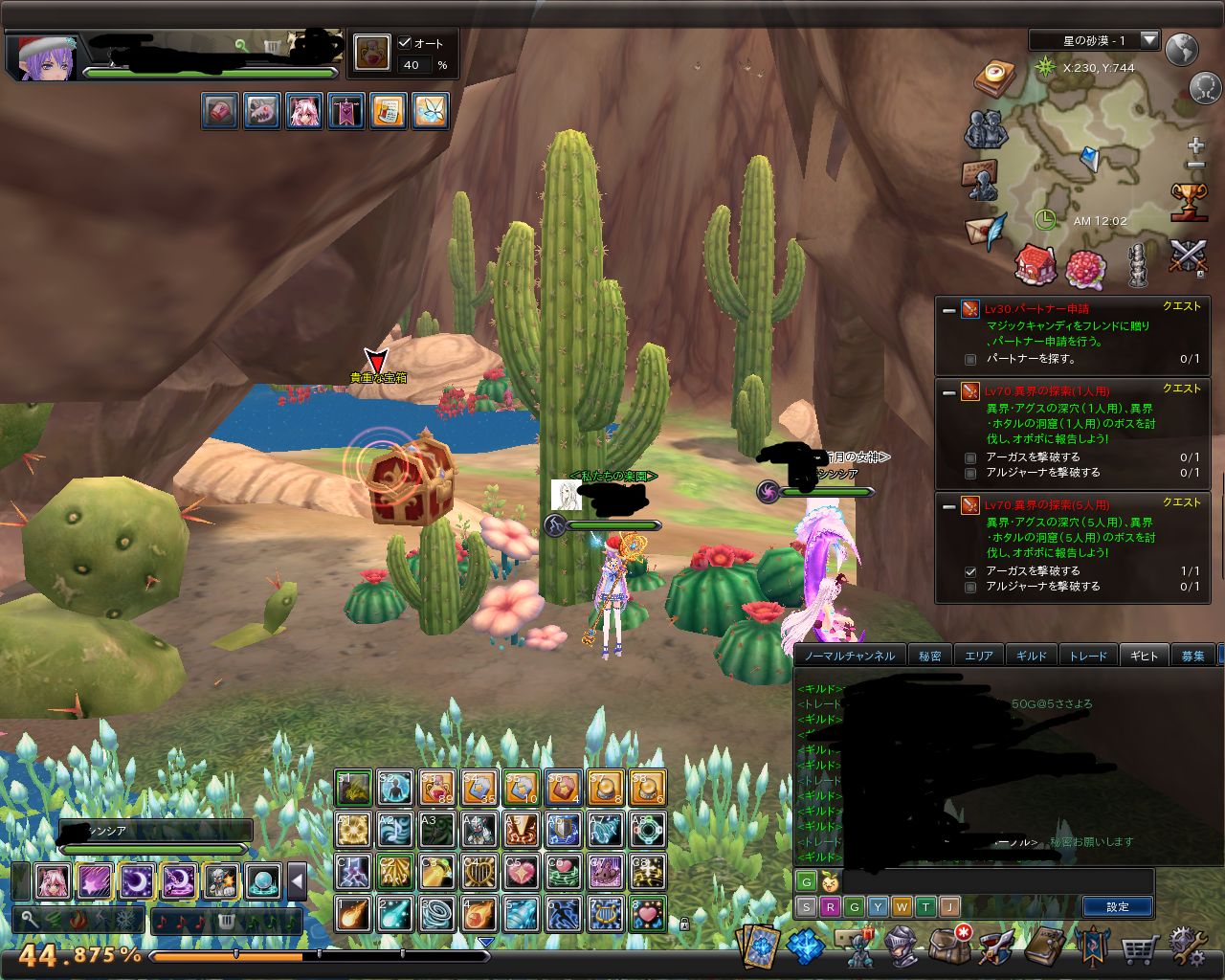1225x980 pixels.
Task: Activate the fireball skill in slot 1
Action: click(x=353, y=914)
